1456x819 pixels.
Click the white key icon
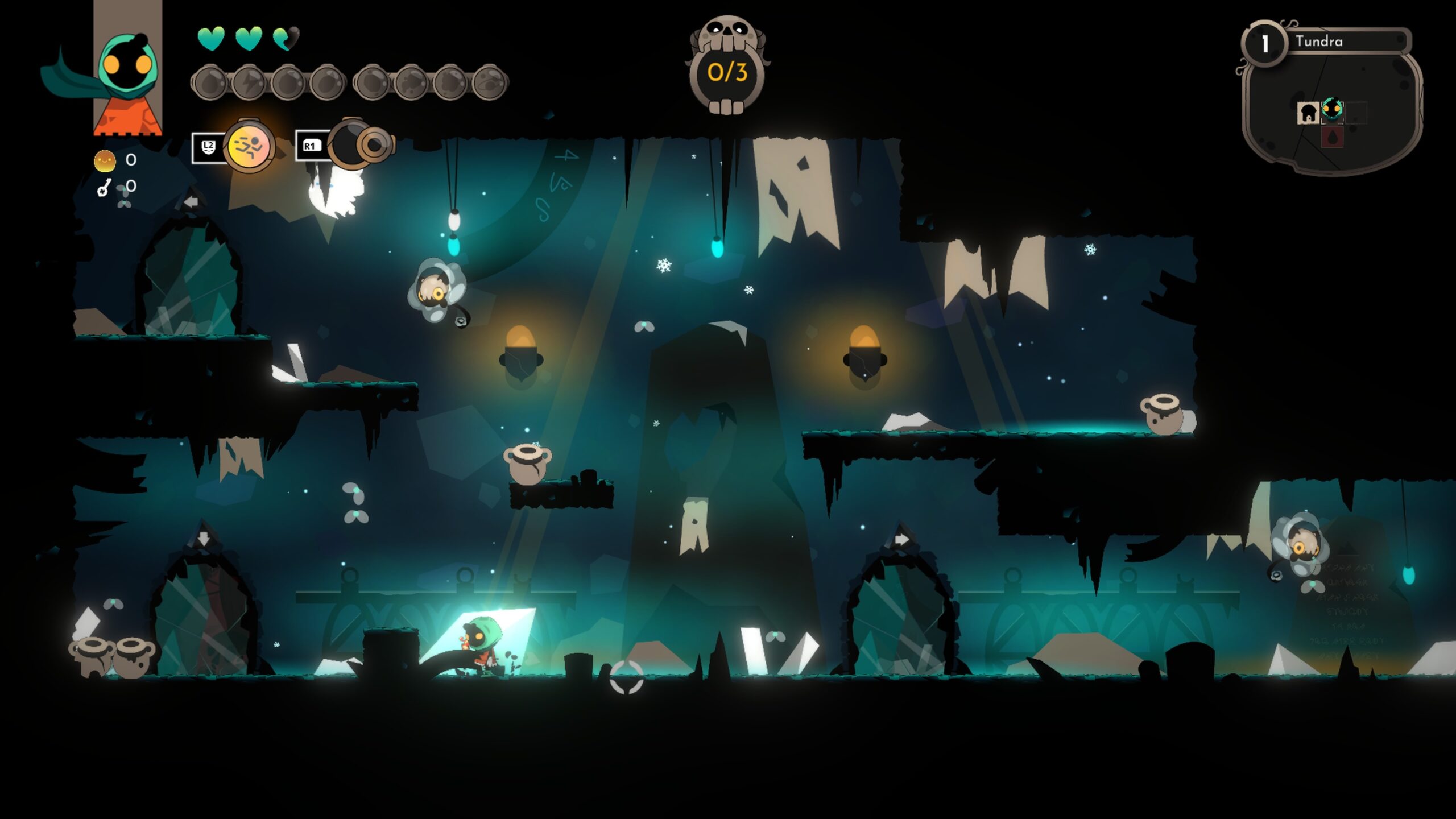pos(104,187)
